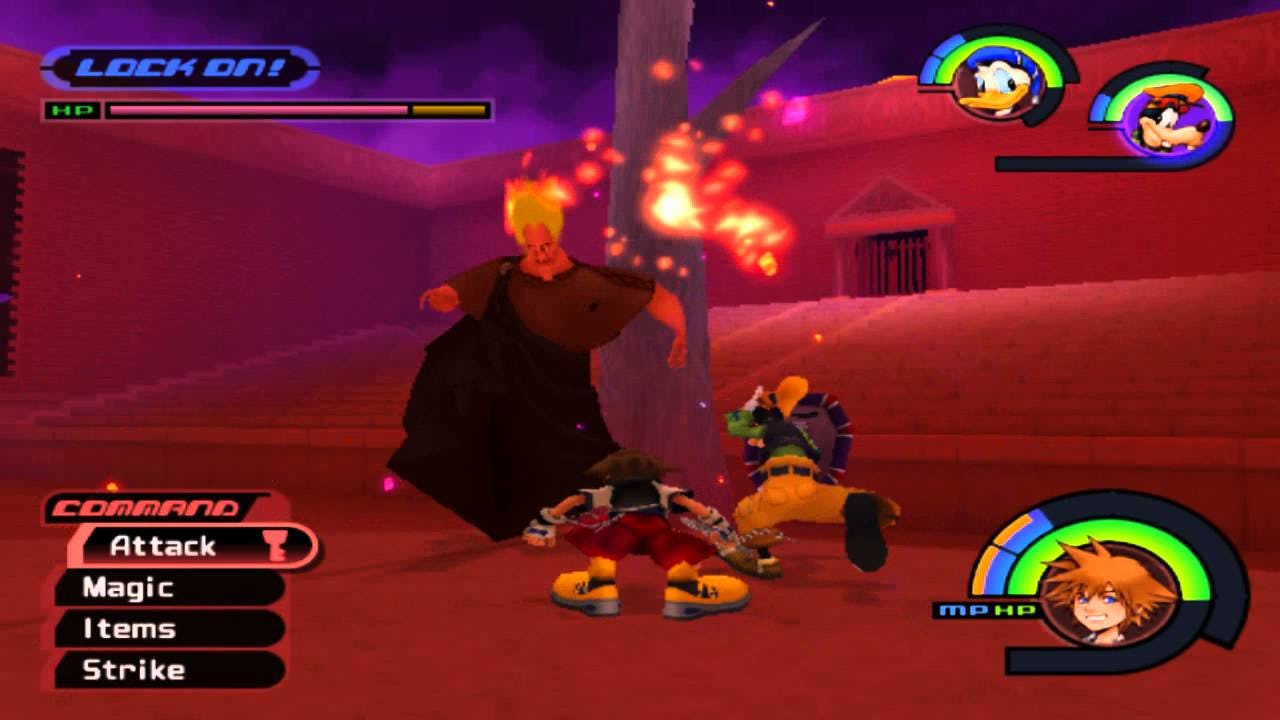Click Sora's face portrait
Viewport: 1280px width, 720px height.
click(x=1106, y=591)
